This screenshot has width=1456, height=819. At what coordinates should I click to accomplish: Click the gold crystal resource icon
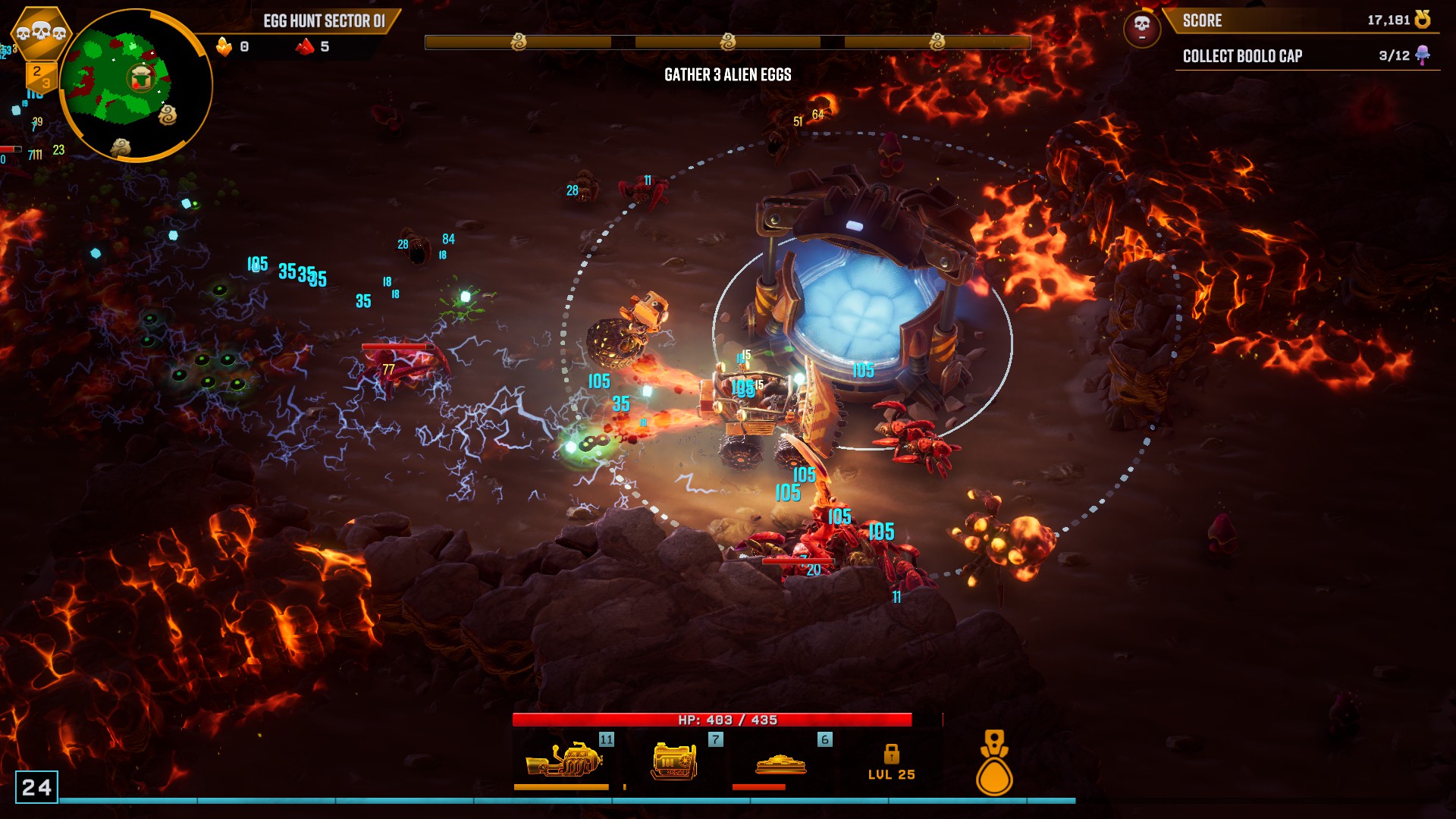(225, 47)
